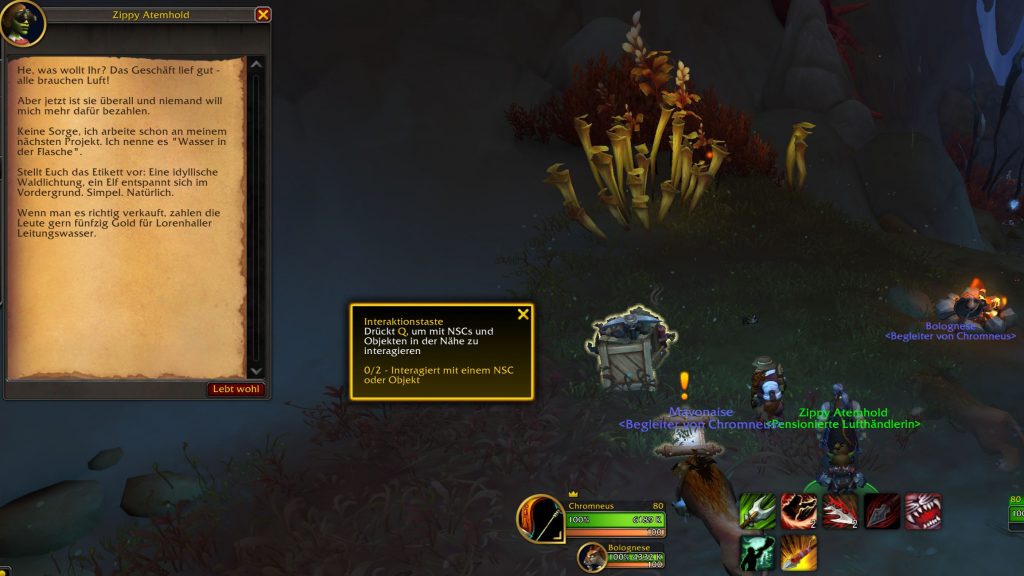Activate the green polearm strike ability

tap(757, 511)
